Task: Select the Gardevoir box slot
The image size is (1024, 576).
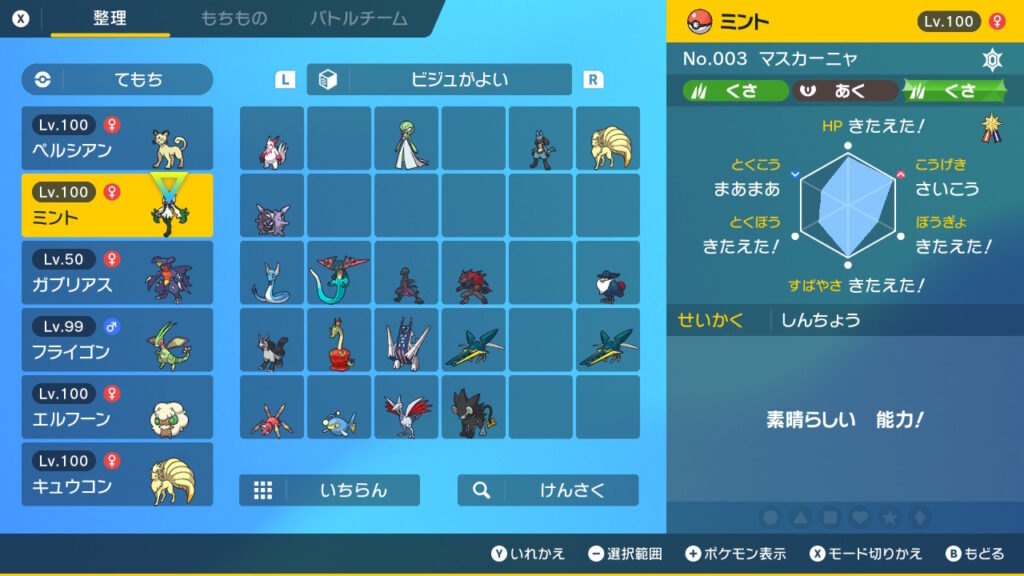Action: (406, 139)
